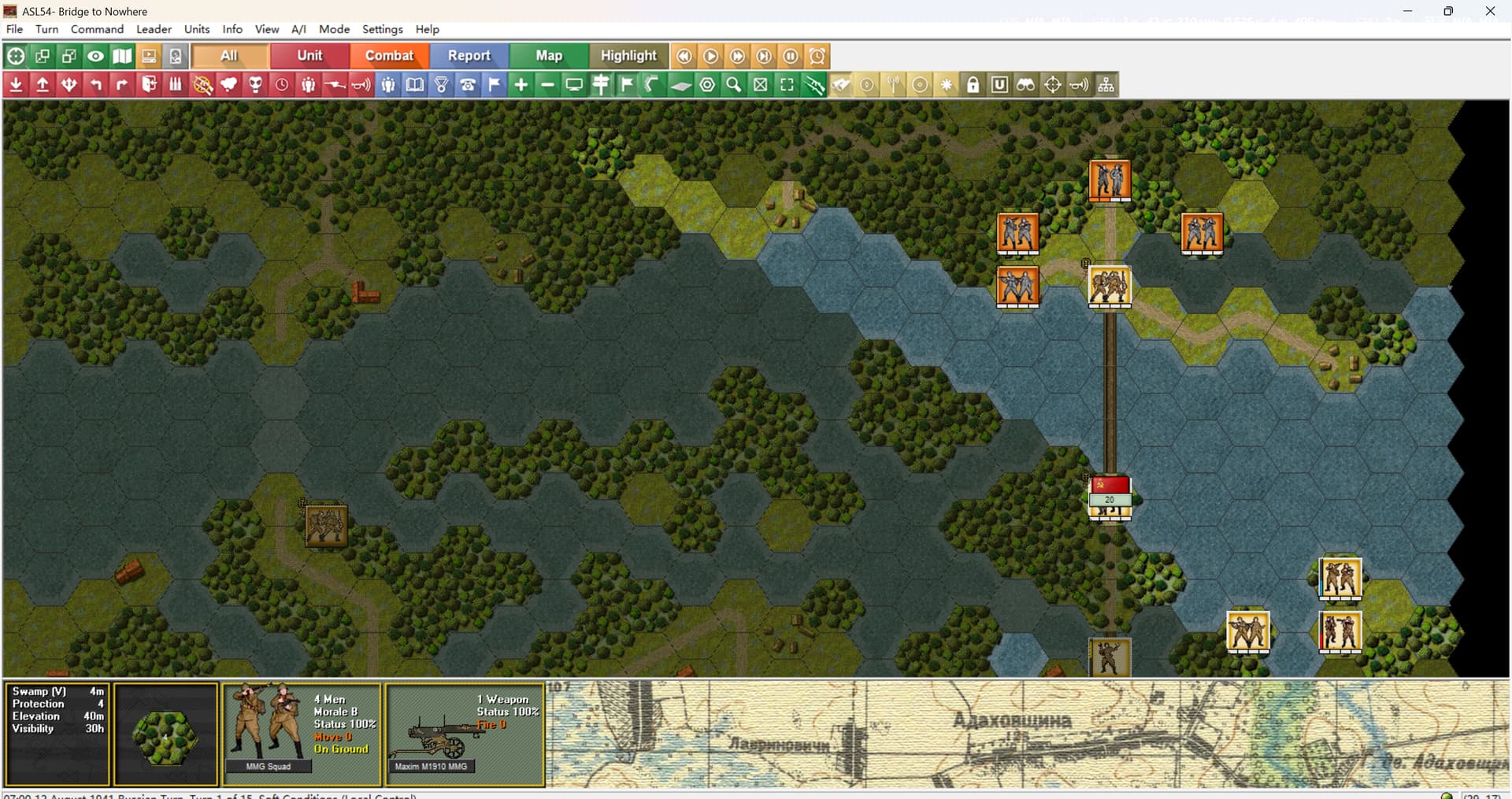Click the pause playback button

pos(791,56)
